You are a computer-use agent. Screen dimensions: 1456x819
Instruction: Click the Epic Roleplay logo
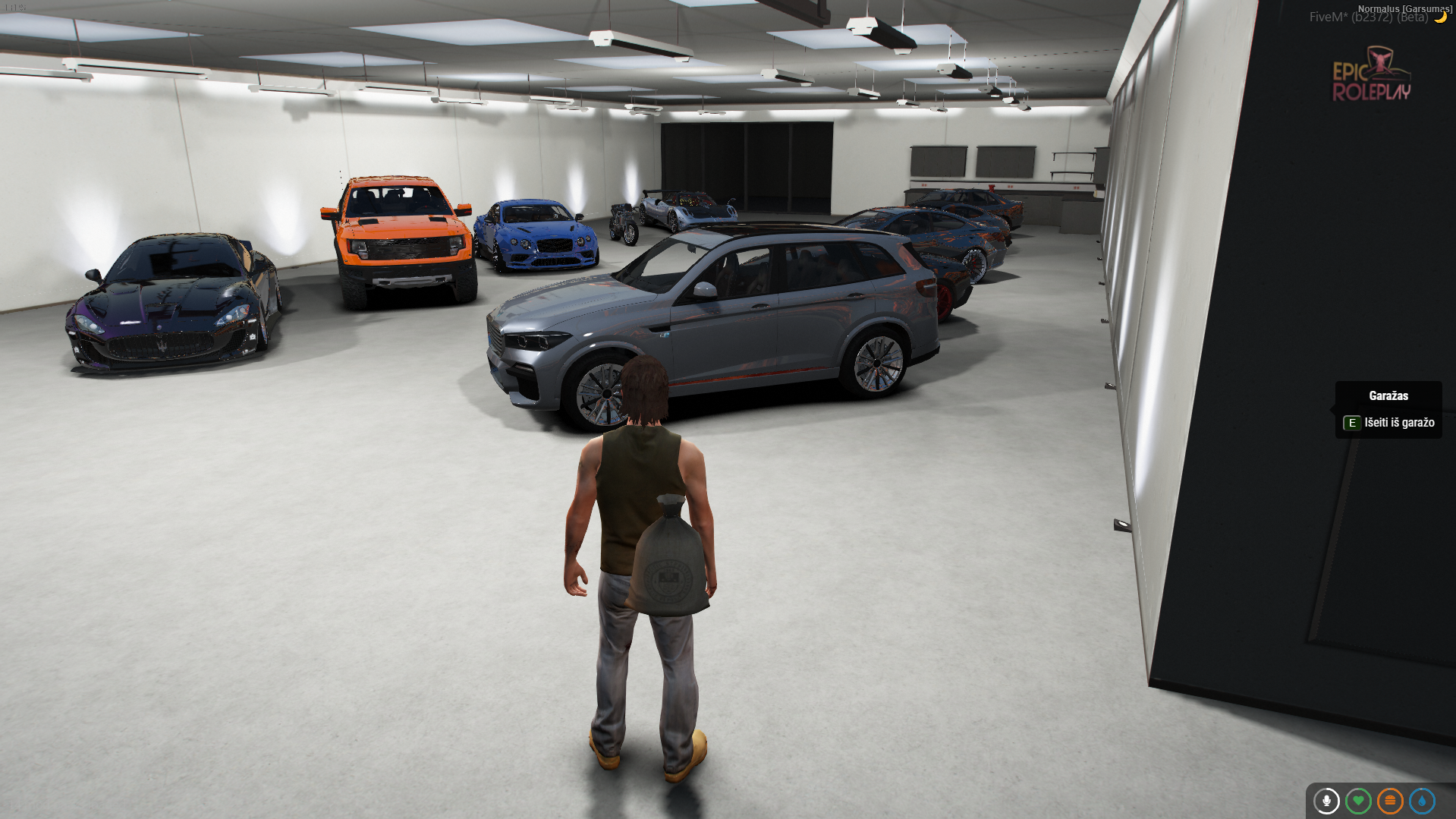tap(1372, 76)
